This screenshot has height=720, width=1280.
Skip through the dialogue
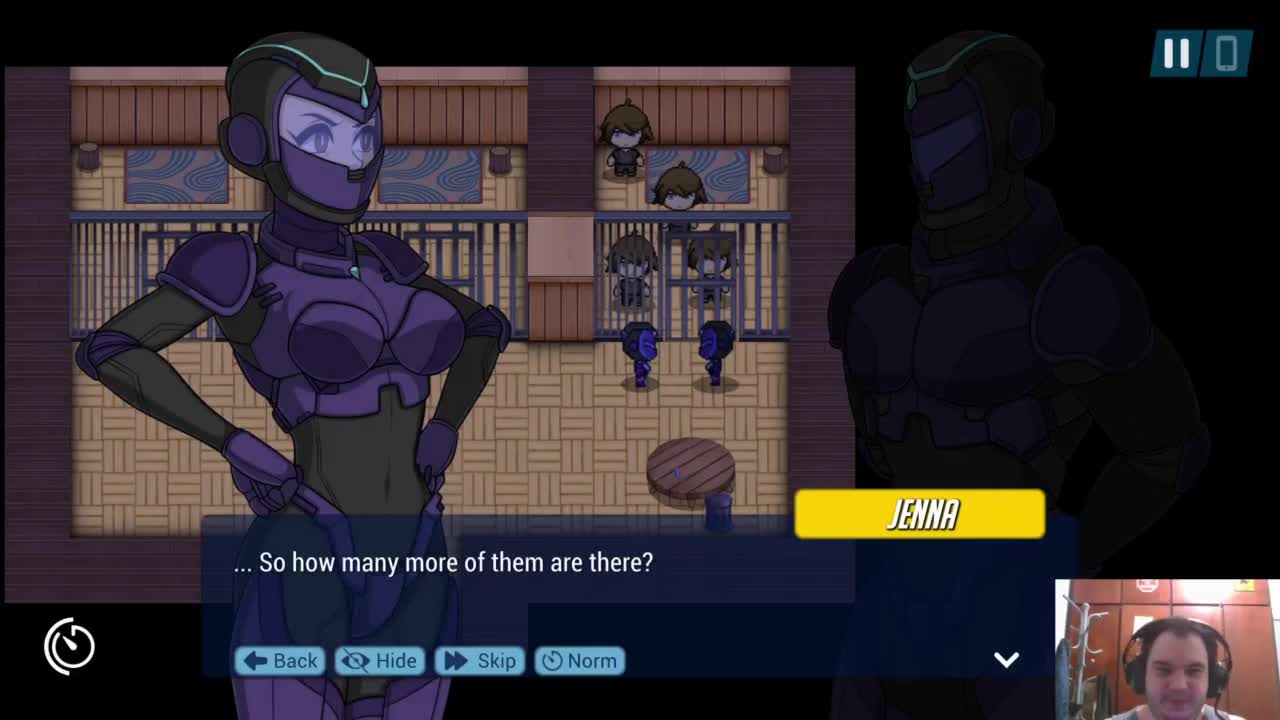tap(480, 661)
